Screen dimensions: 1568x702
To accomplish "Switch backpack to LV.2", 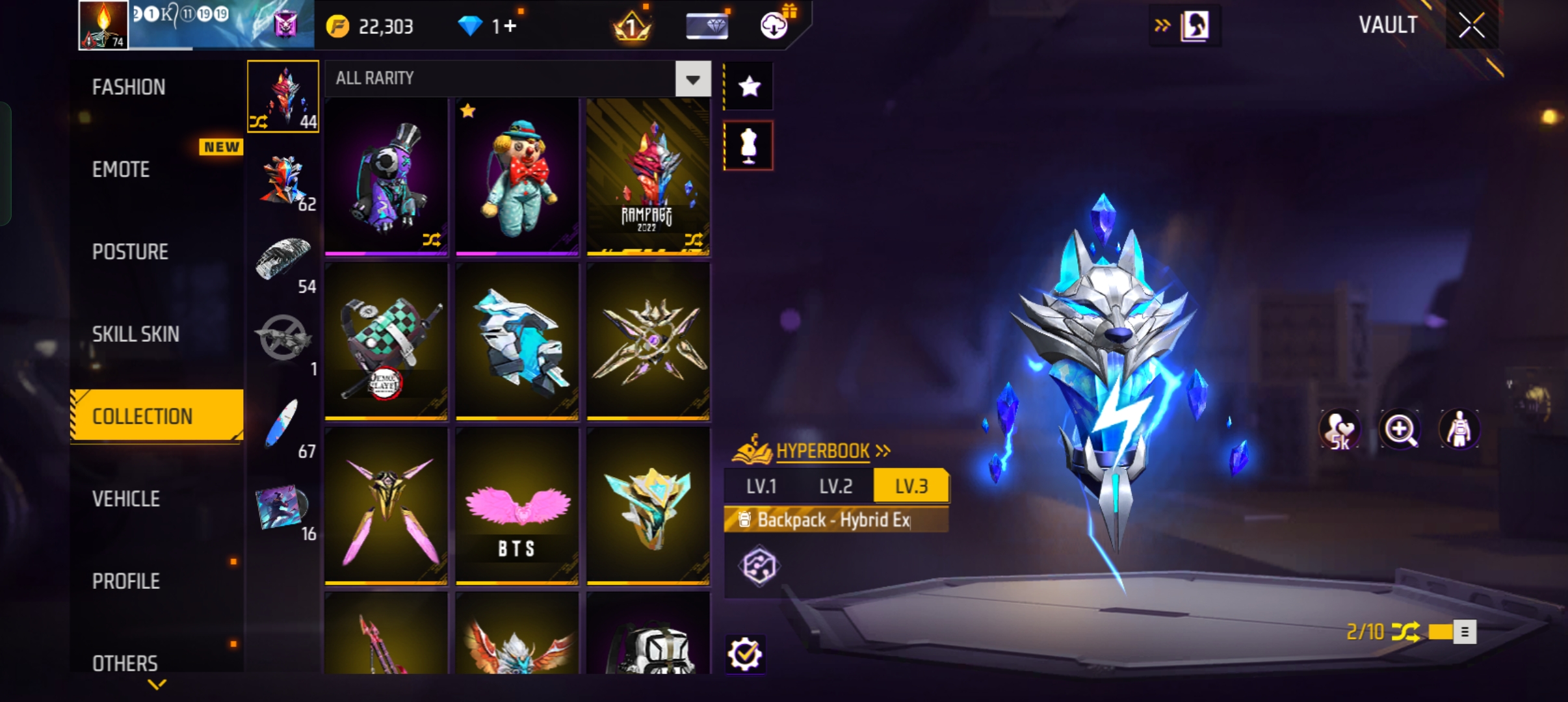I will (x=835, y=486).
